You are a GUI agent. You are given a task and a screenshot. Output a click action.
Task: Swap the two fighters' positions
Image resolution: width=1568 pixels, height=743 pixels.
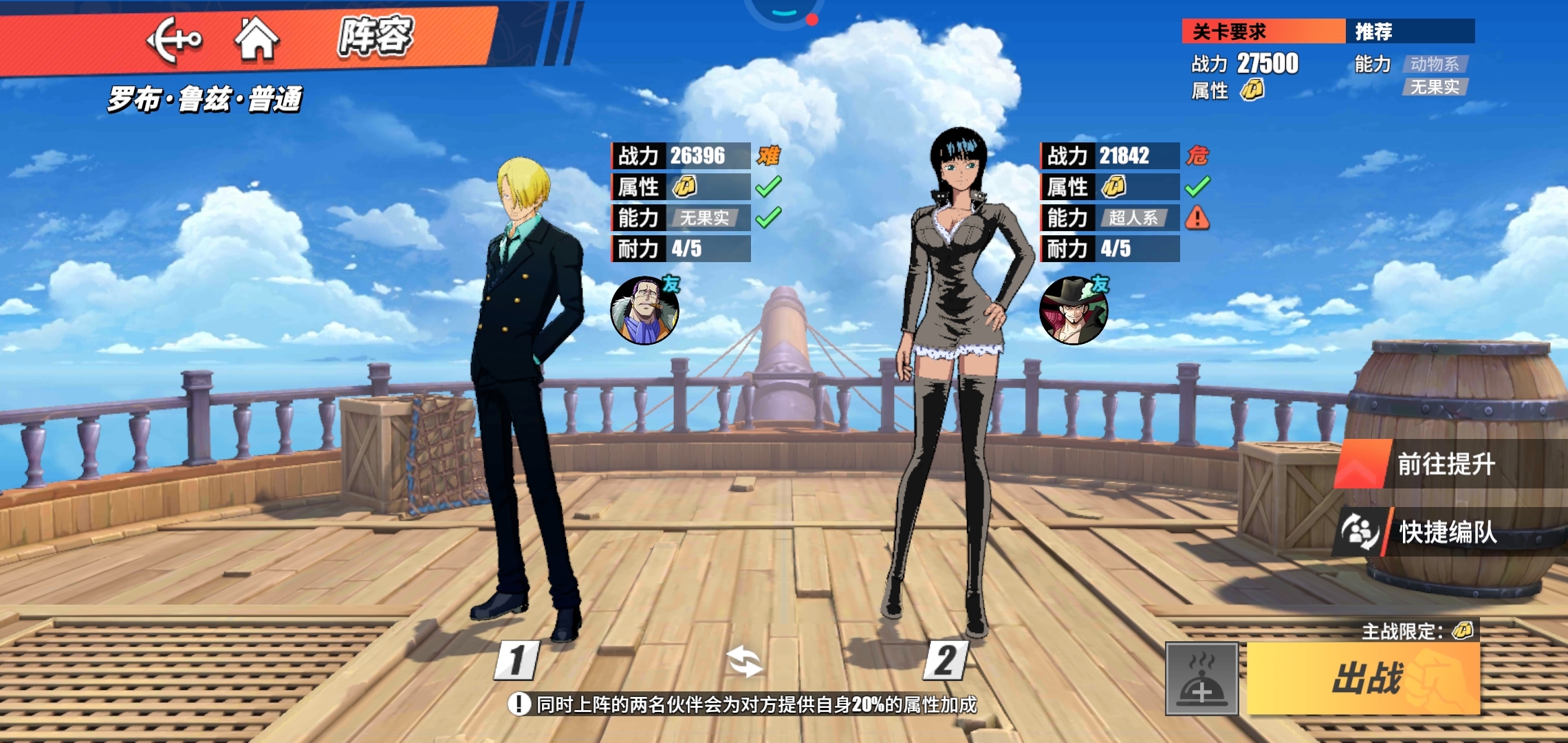[745, 661]
